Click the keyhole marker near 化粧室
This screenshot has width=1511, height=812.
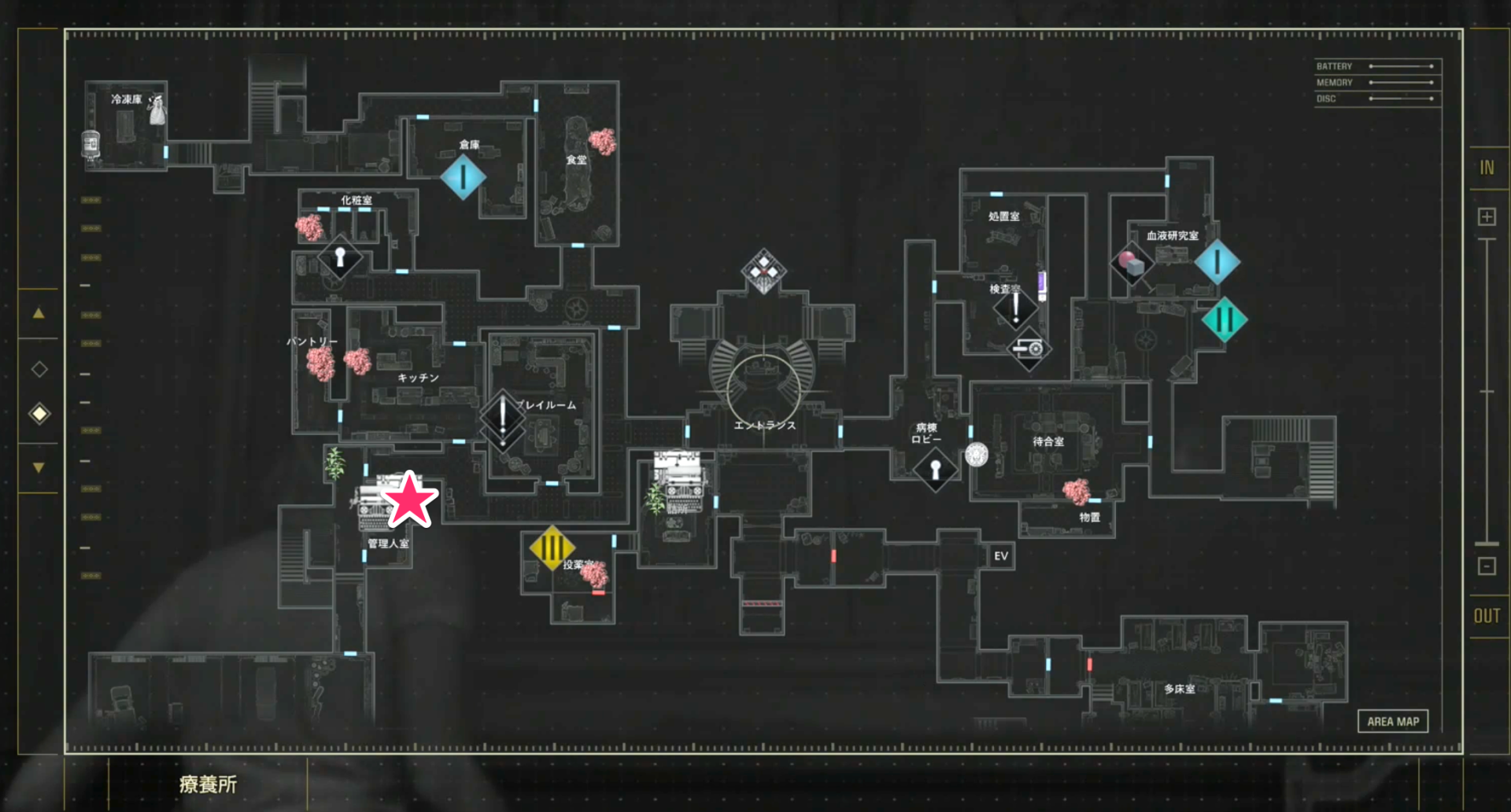tap(340, 257)
